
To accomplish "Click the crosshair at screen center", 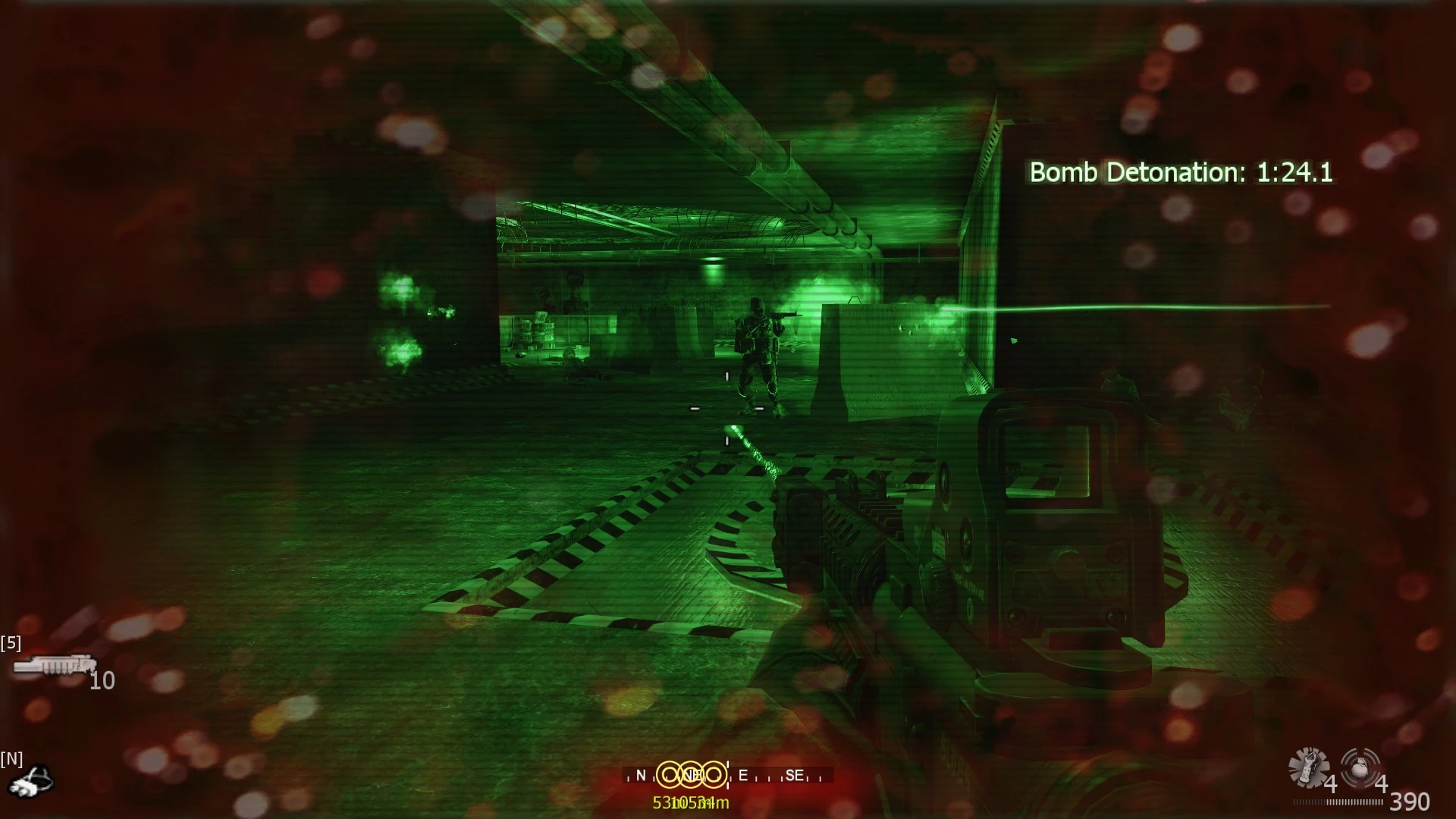I will [726, 409].
